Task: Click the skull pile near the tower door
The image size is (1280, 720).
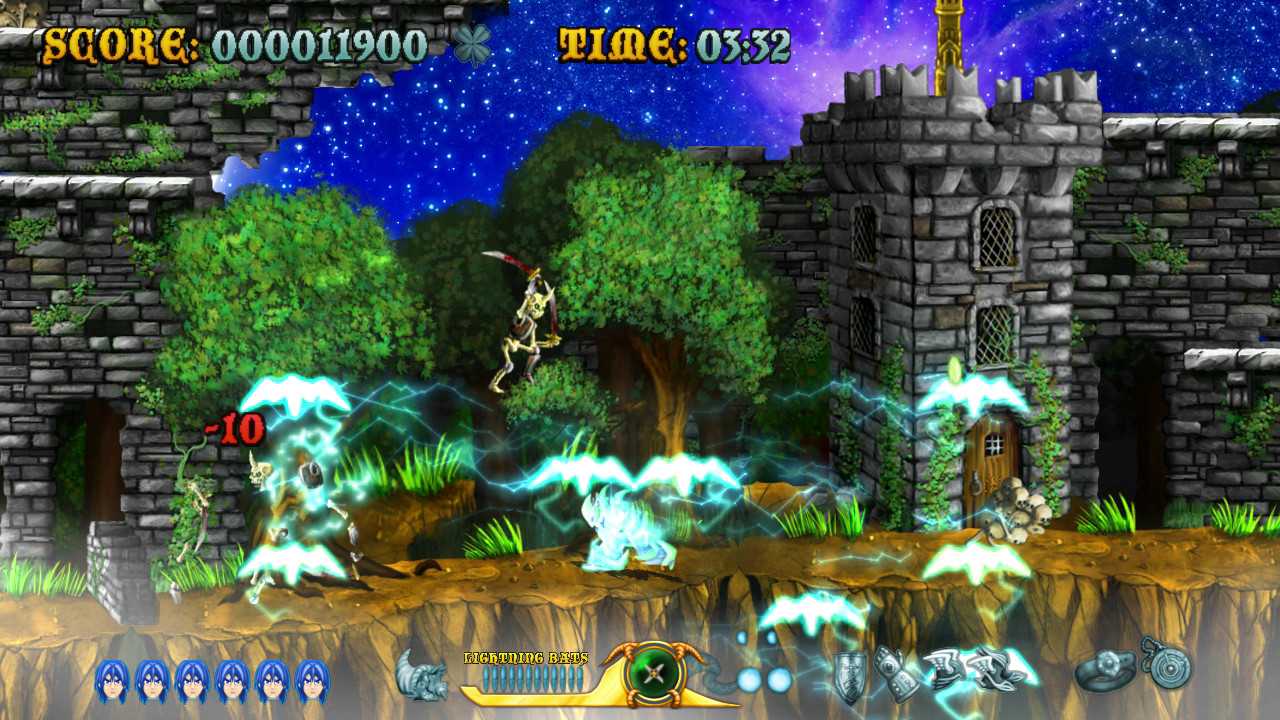Action: coord(1017,512)
